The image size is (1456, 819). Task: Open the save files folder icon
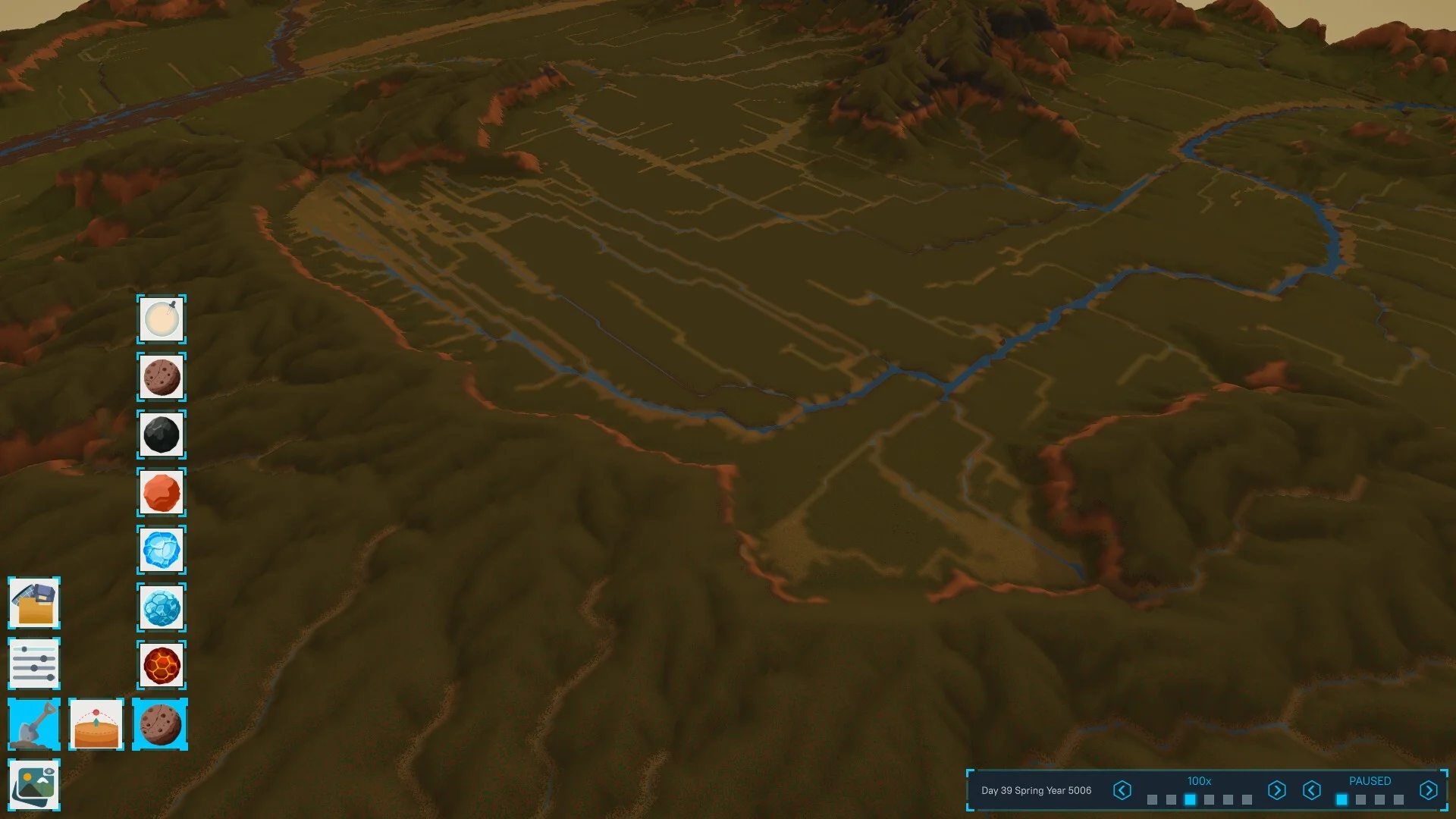(34, 603)
